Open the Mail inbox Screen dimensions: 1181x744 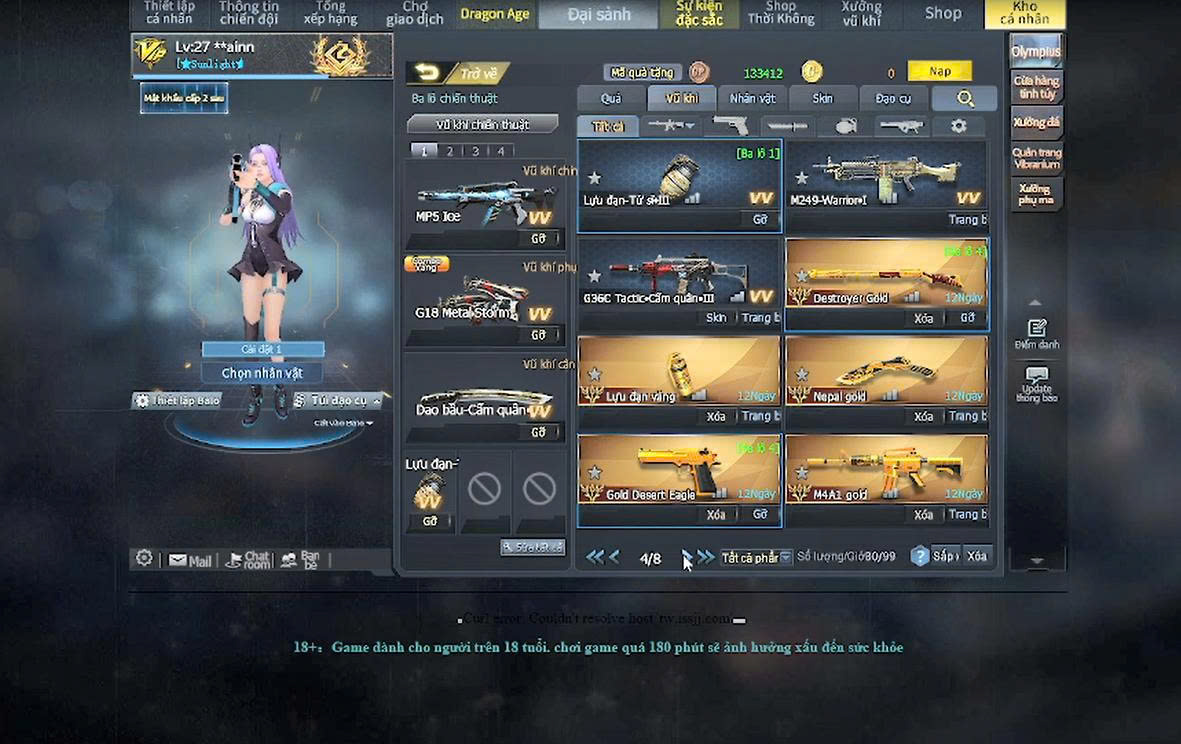(190, 560)
